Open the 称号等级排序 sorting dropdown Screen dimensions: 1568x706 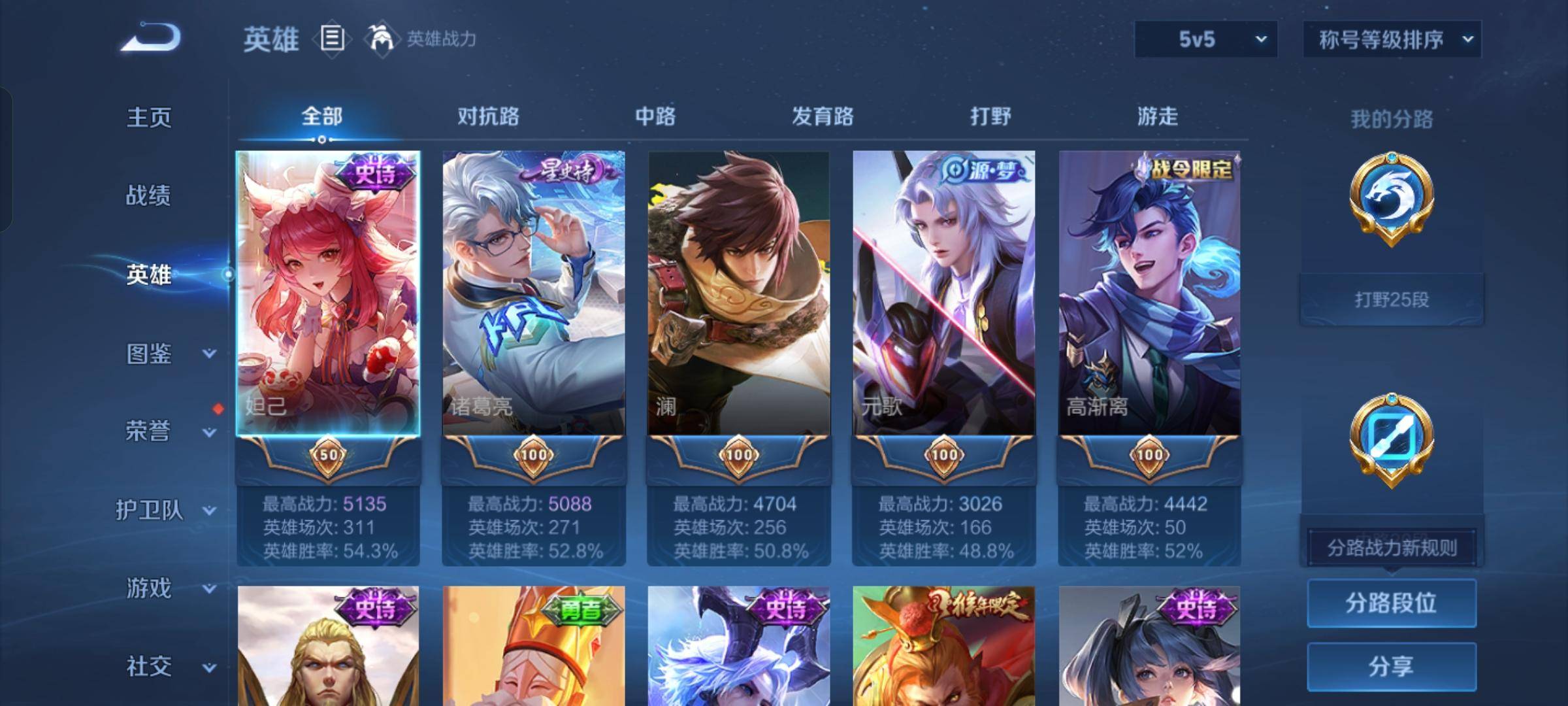[1392, 39]
